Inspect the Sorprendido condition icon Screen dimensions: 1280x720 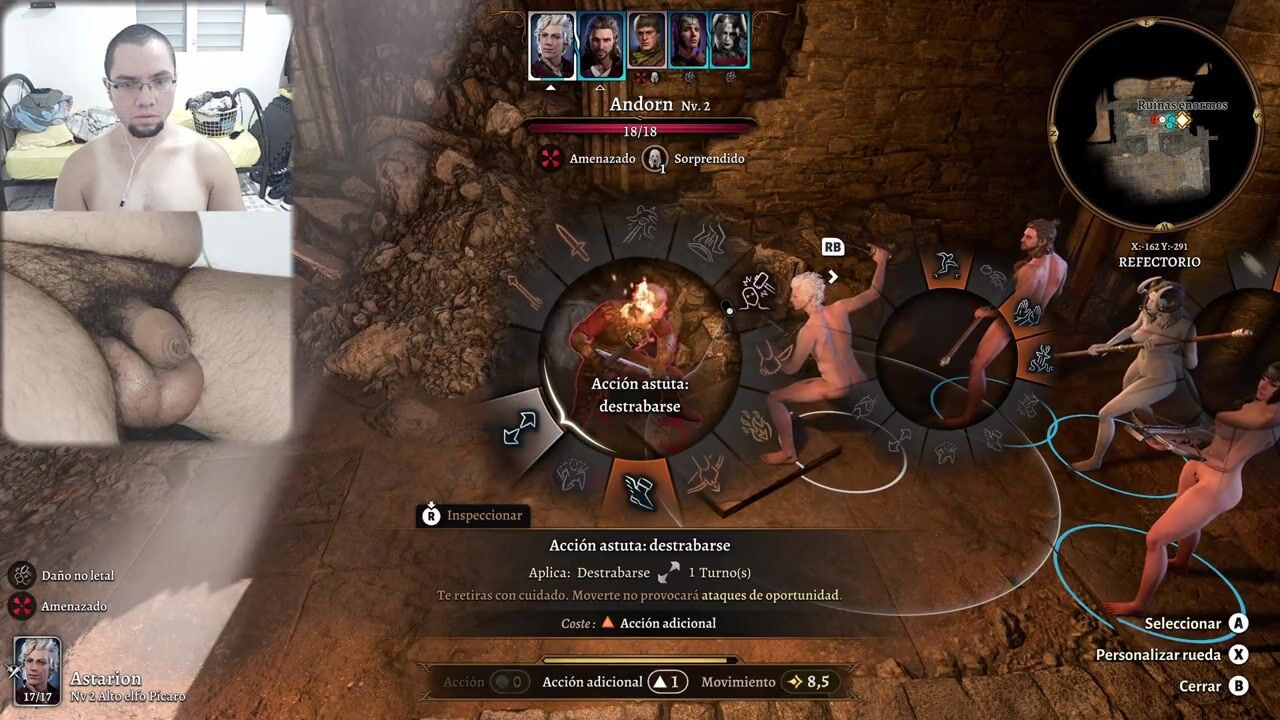pyautogui.click(x=655, y=158)
